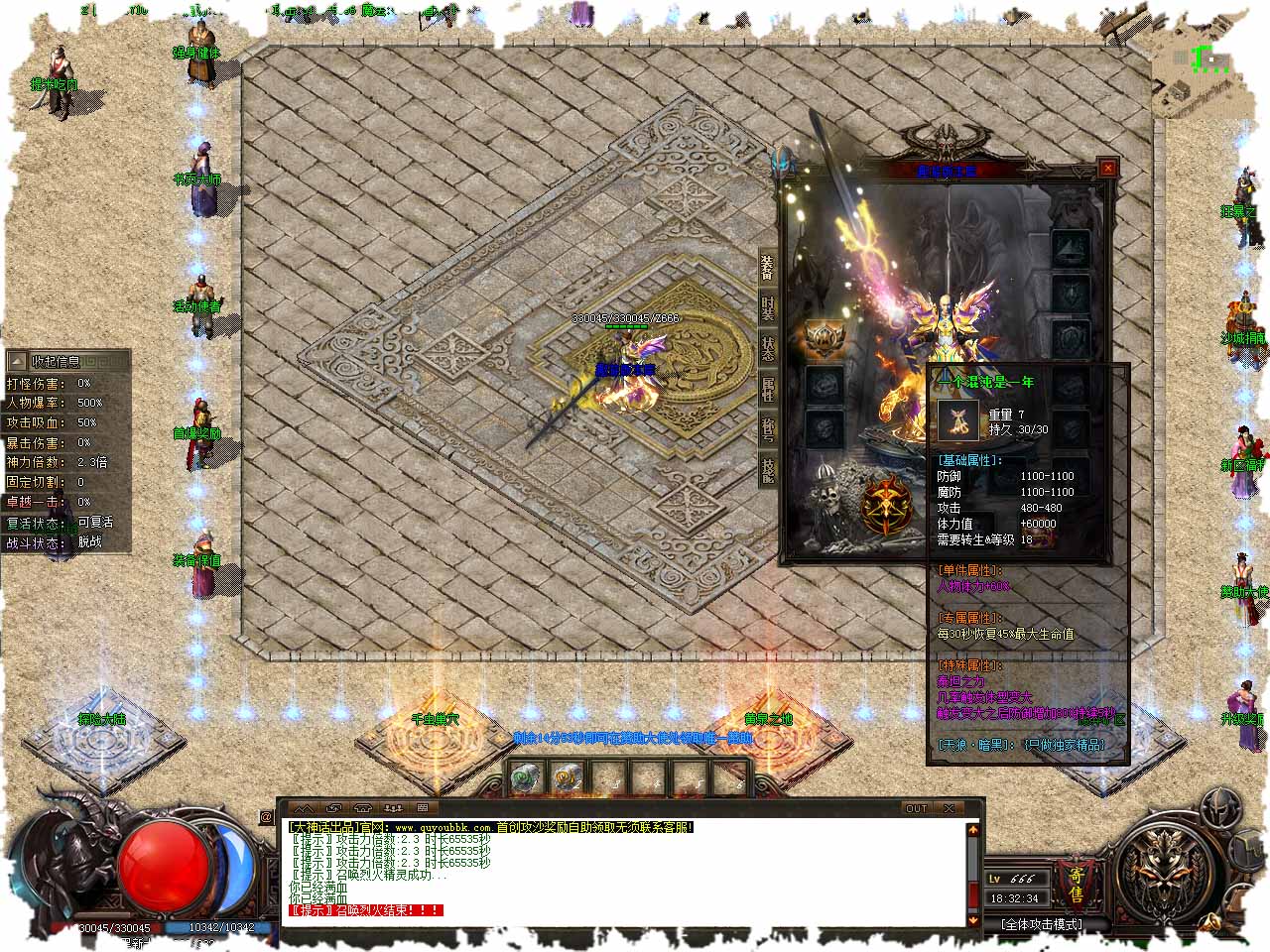Toggle the 全体攻击模式 attack mode
Image resolution: width=1270 pixels, height=952 pixels.
[x=1041, y=924]
